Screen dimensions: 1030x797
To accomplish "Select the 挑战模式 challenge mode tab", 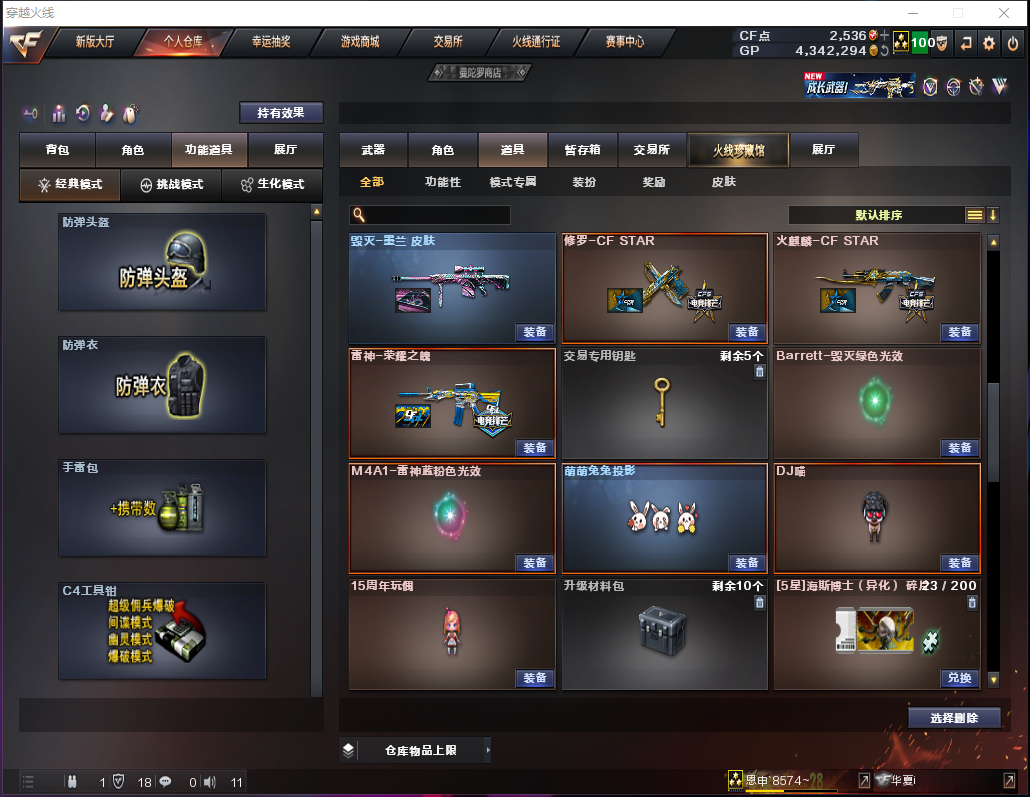I will point(171,185).
